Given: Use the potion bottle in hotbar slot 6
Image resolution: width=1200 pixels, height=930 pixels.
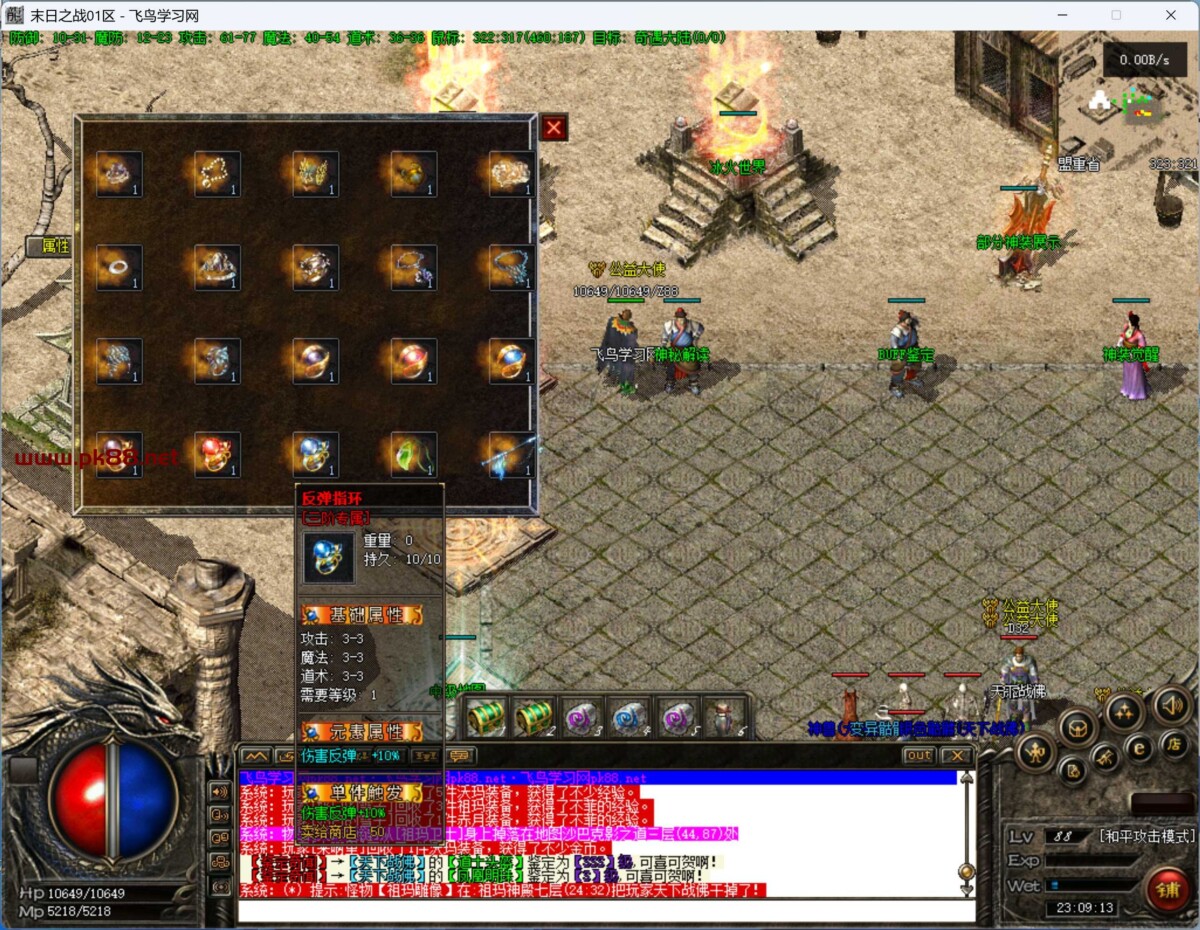Looking at the screenshot, I should 723,716.
